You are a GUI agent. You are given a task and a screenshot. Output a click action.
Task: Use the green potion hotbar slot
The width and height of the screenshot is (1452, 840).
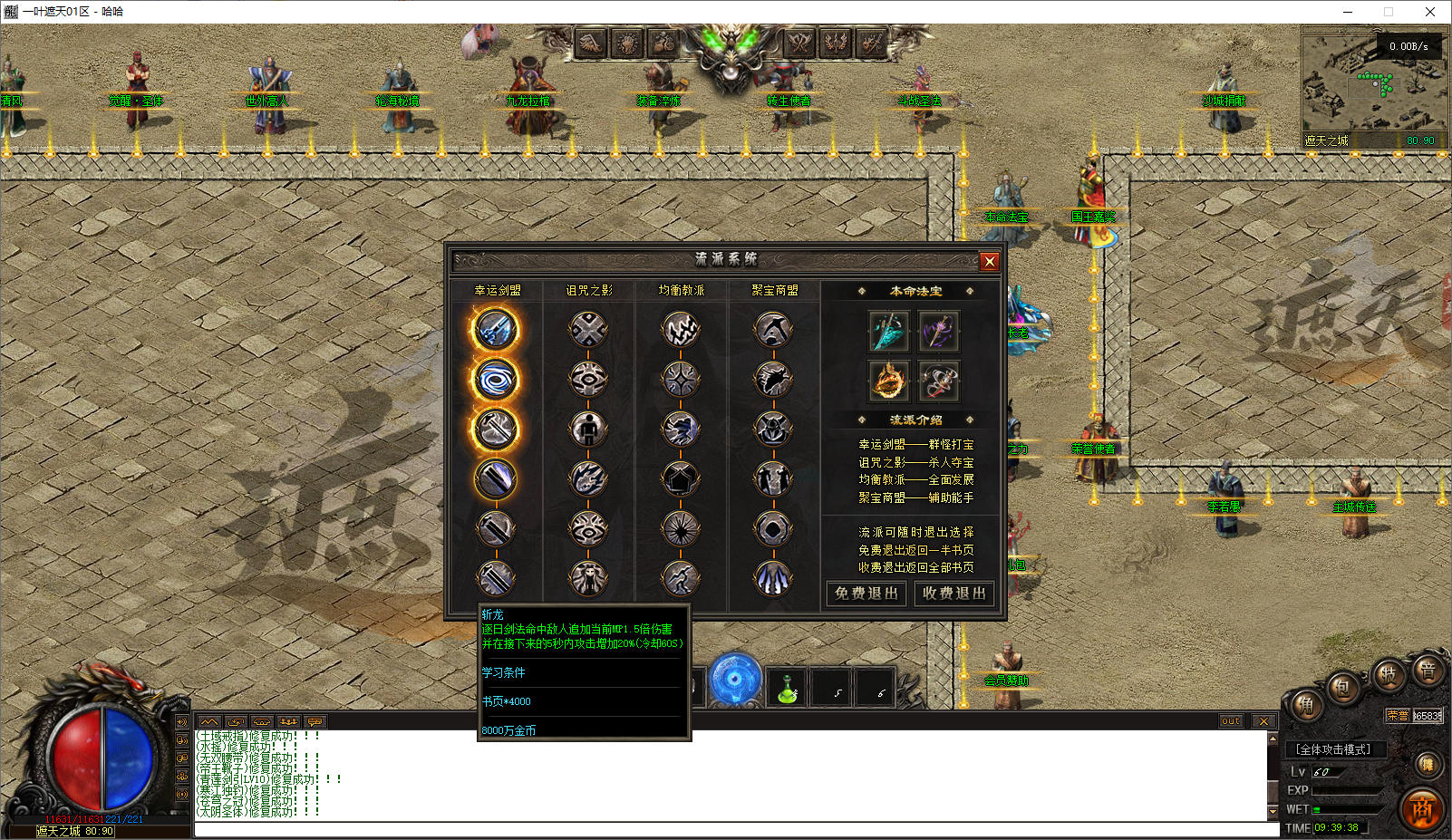(x=787, y=690)
